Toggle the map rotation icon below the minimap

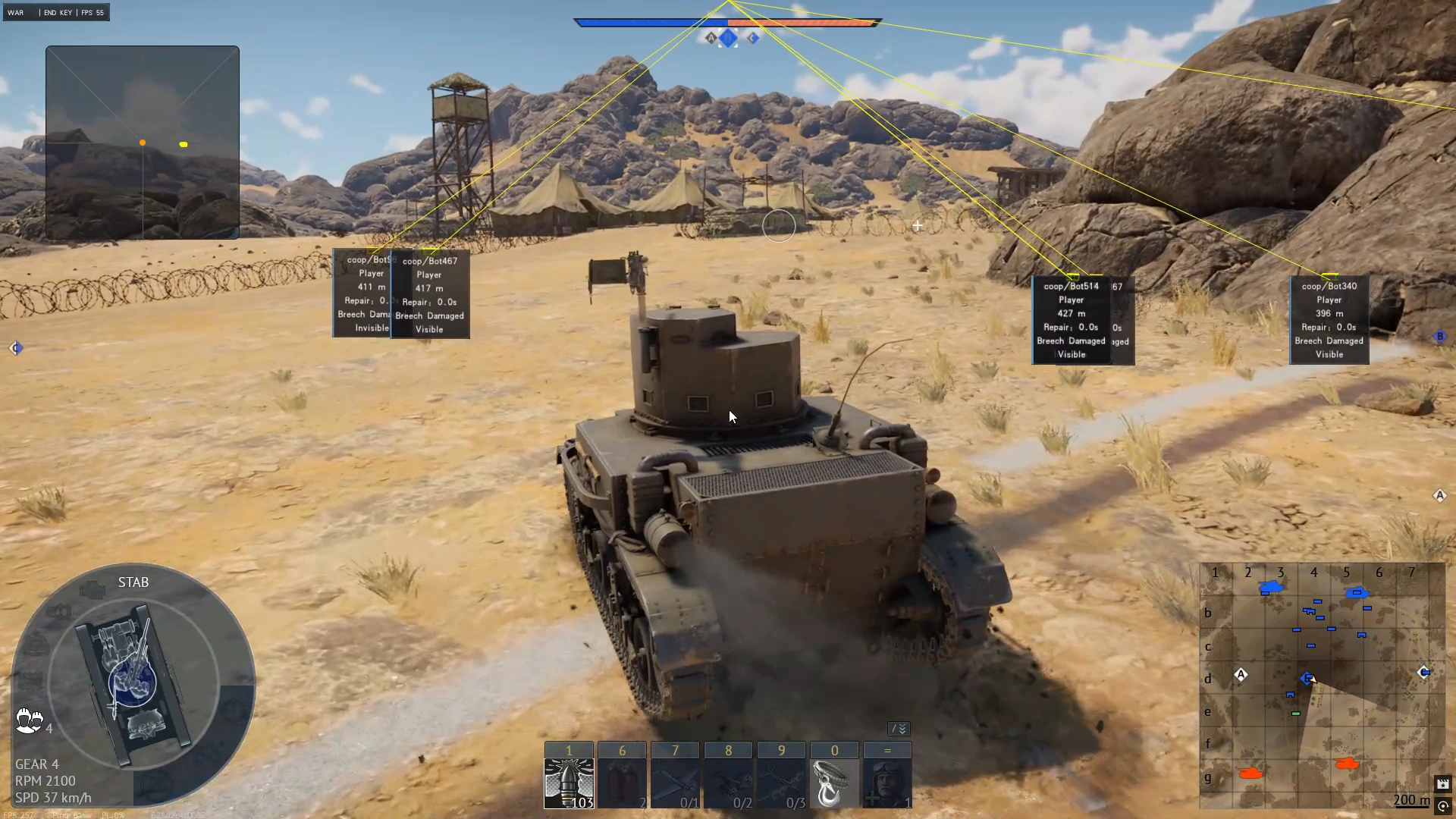pos(1444,805)
